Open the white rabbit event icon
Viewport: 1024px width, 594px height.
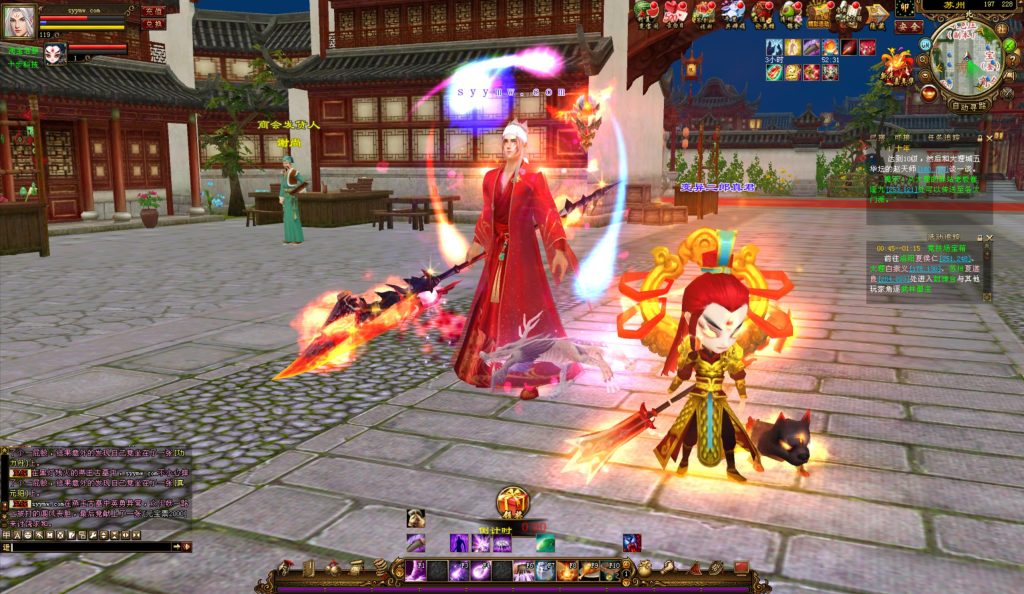click(734, 12)
